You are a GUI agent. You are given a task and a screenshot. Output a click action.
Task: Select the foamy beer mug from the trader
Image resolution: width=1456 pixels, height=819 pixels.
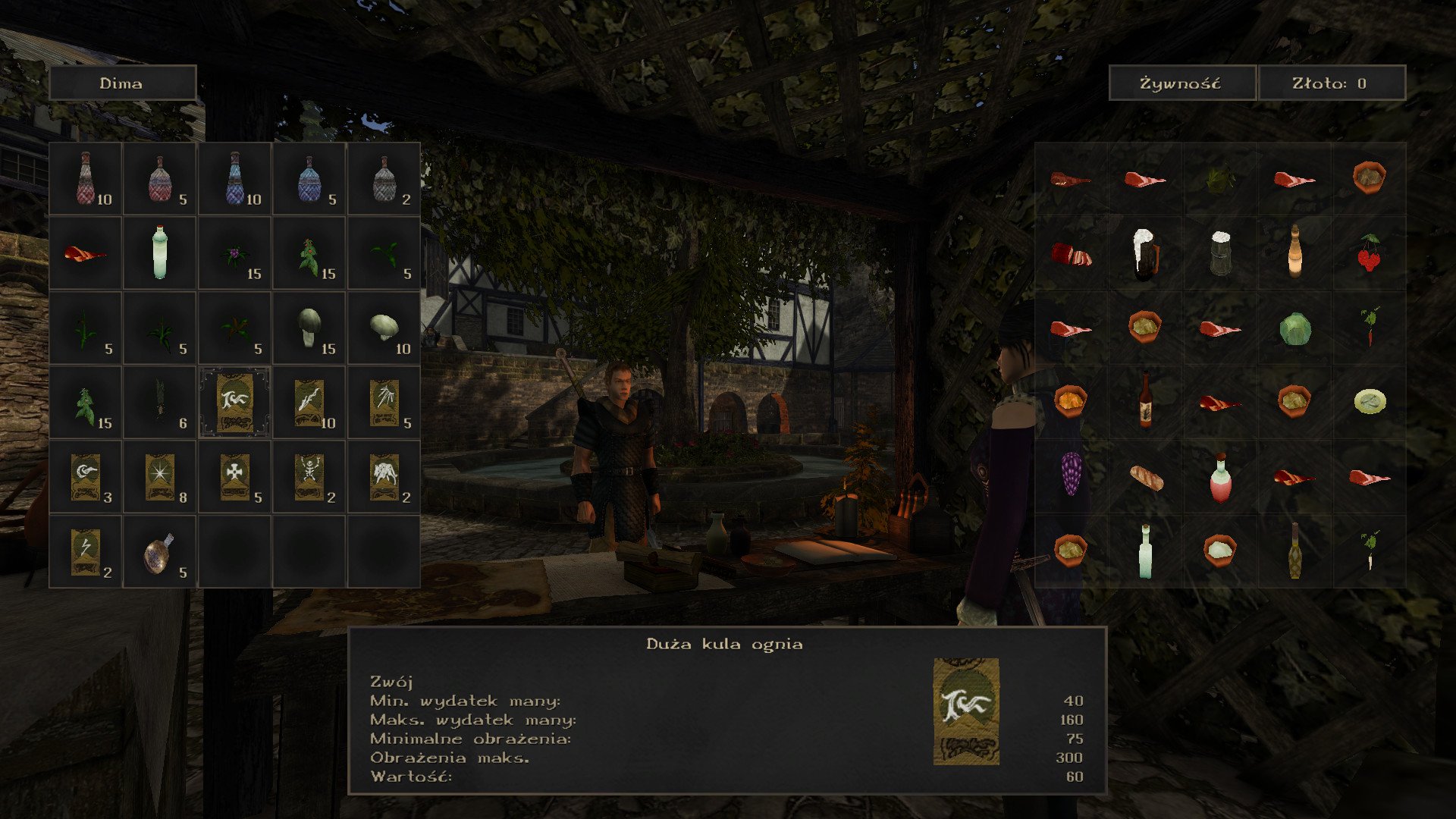click(1144, 254)
